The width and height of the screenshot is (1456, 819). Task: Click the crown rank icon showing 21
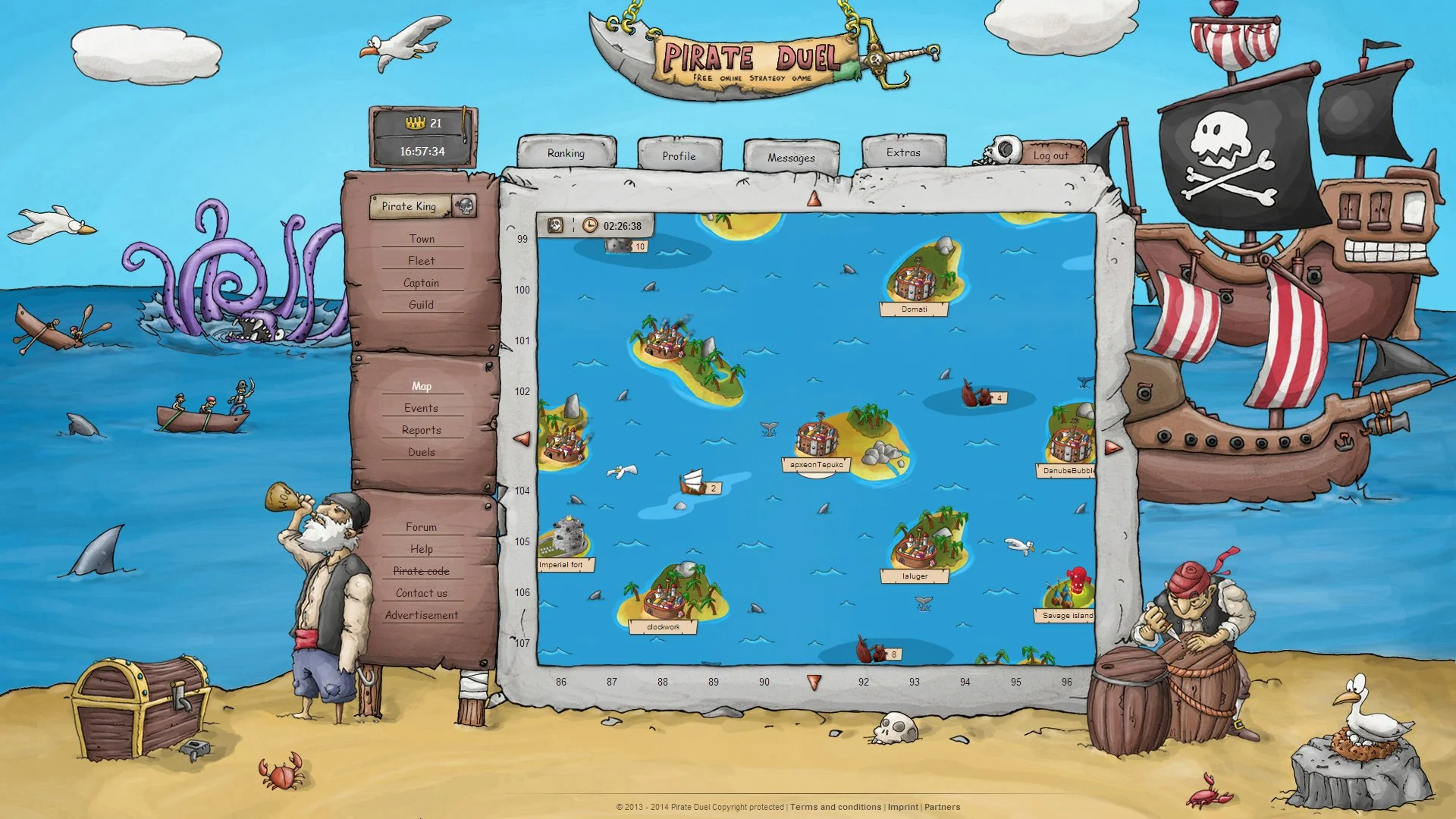point(416,123)
